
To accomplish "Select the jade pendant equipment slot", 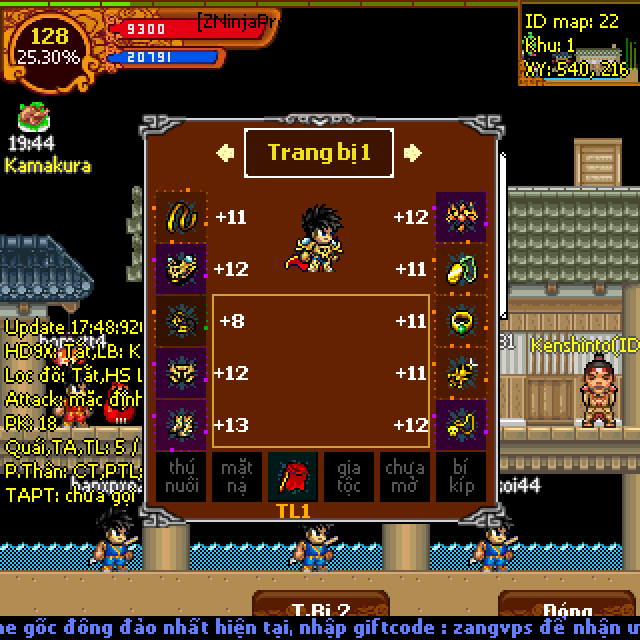I will pyautogui.click(x=461, y=269).
